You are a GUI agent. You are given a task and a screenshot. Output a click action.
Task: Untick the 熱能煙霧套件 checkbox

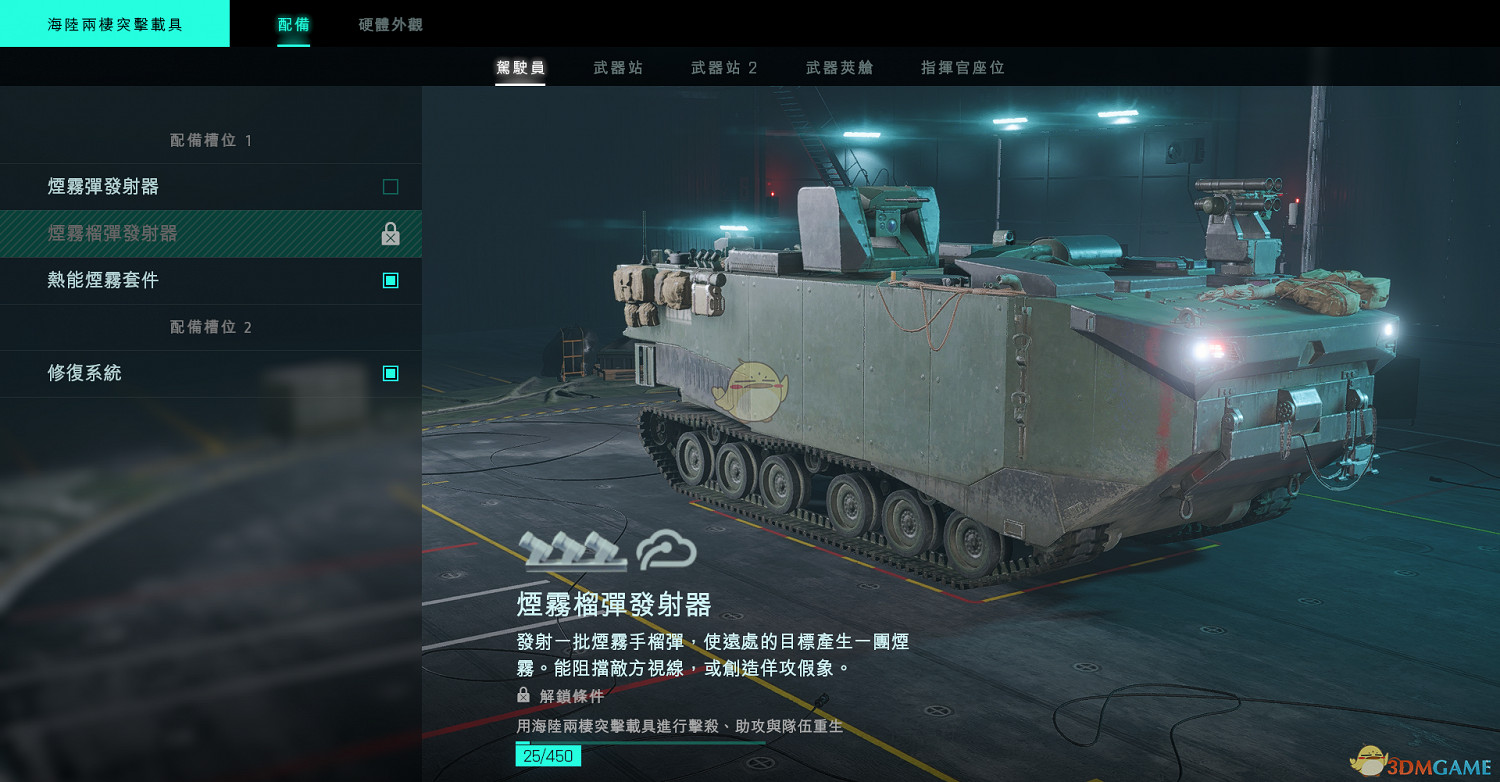(392, 280)
